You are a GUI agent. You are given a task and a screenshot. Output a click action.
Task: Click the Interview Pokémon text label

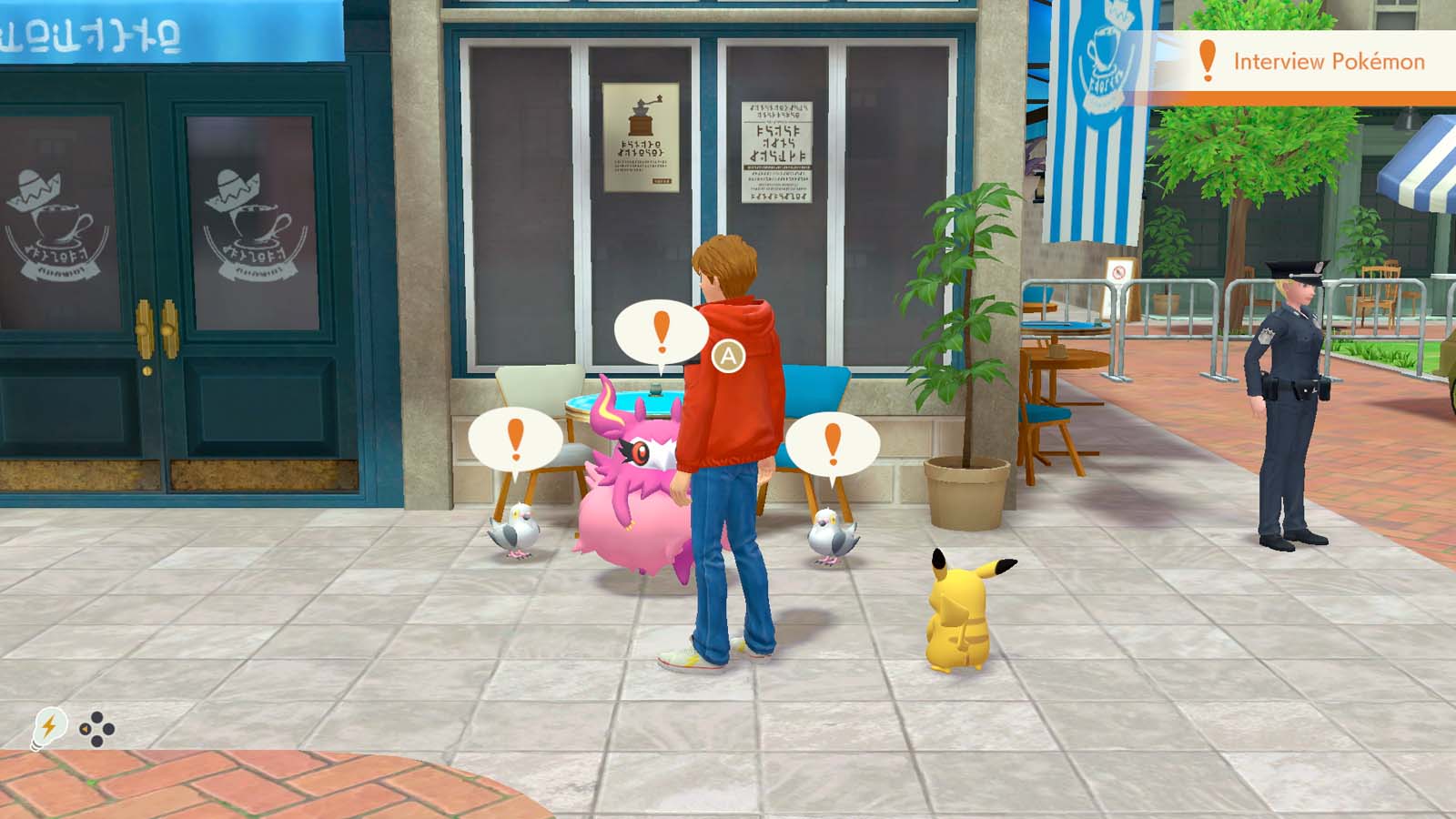pyautogui.click(x=1331, y=61)
